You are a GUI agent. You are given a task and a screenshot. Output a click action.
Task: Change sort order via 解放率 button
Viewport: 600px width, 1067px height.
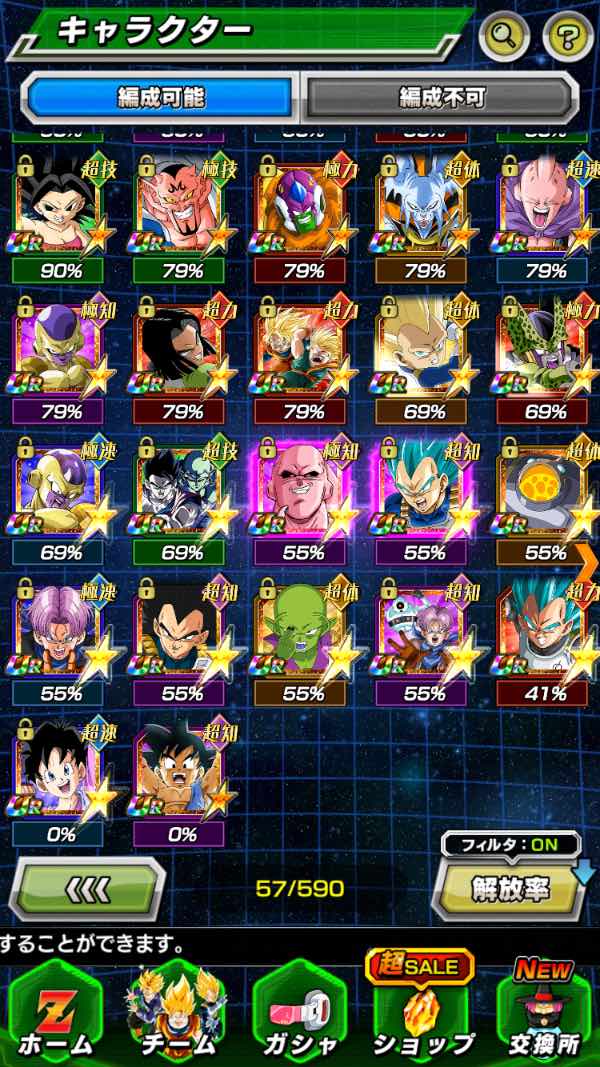click(x=507, y=887)
